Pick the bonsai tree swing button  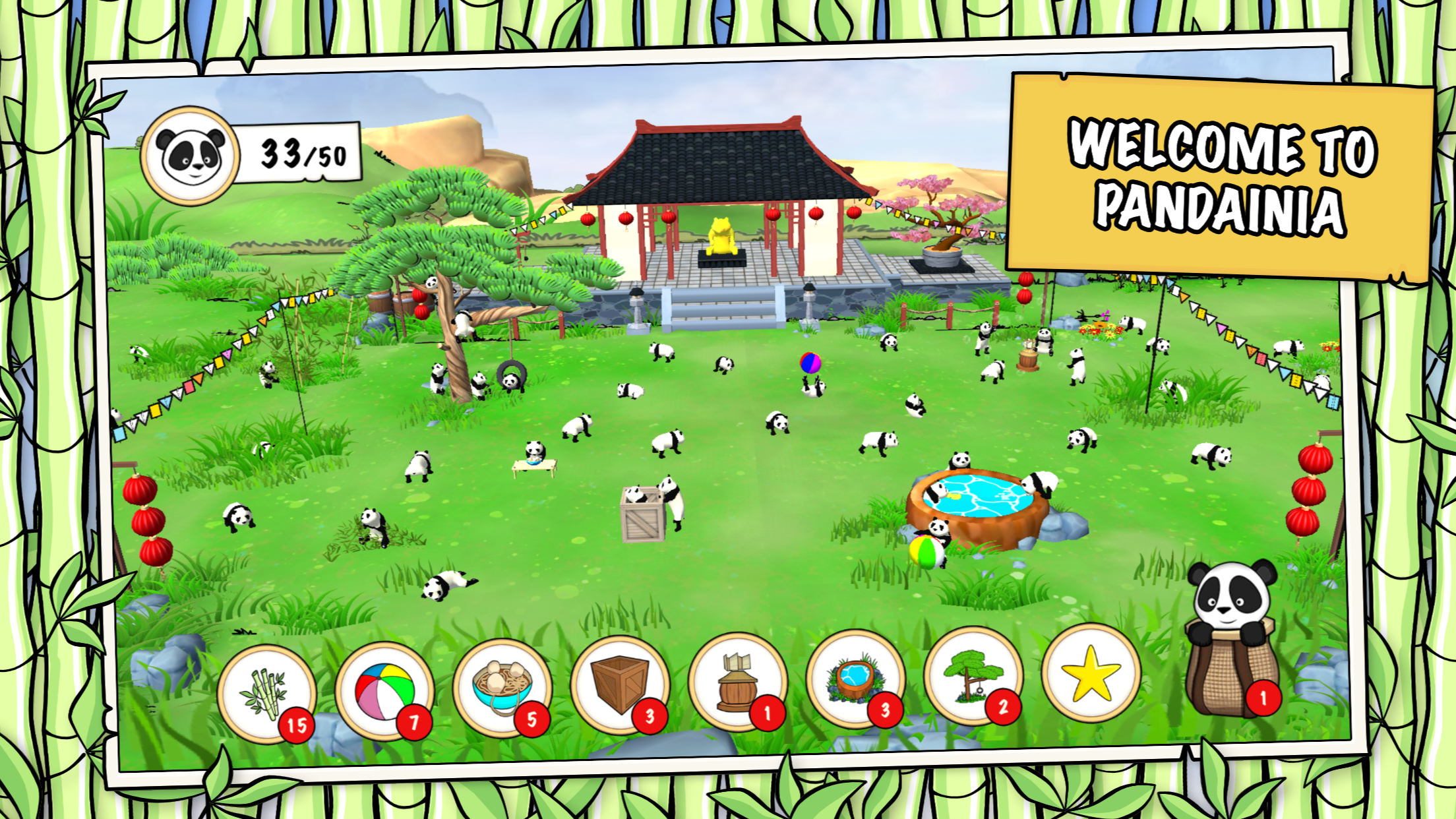(973, 675)
